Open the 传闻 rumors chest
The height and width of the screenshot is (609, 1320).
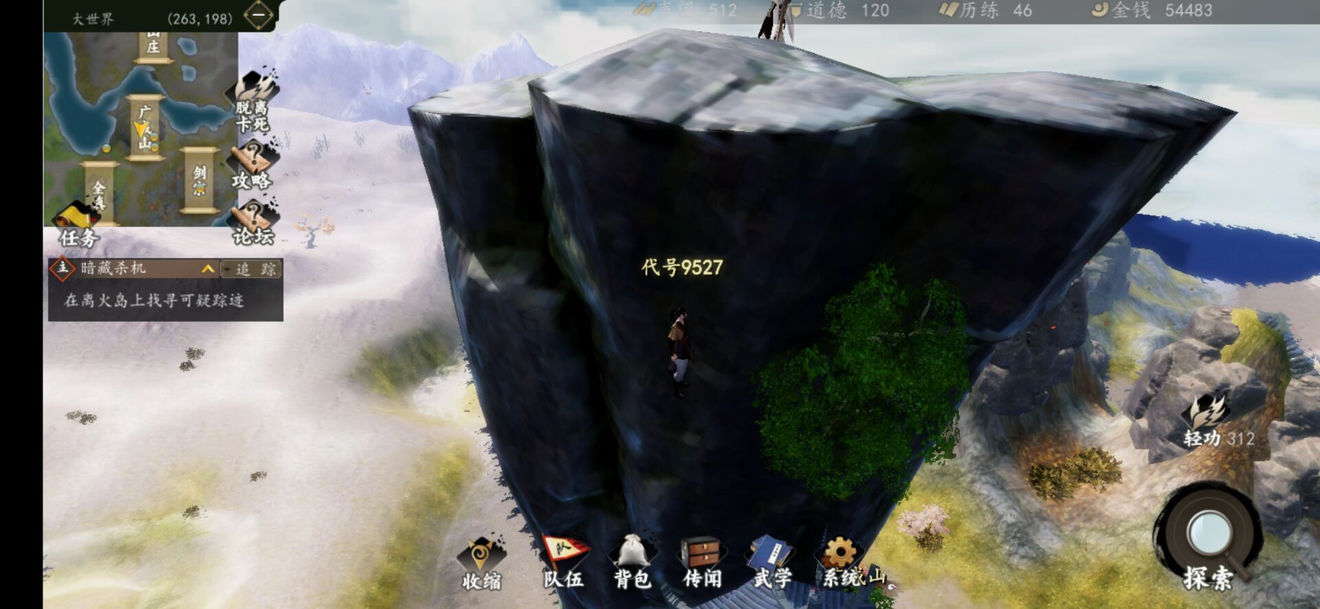(x=700, y=563)
